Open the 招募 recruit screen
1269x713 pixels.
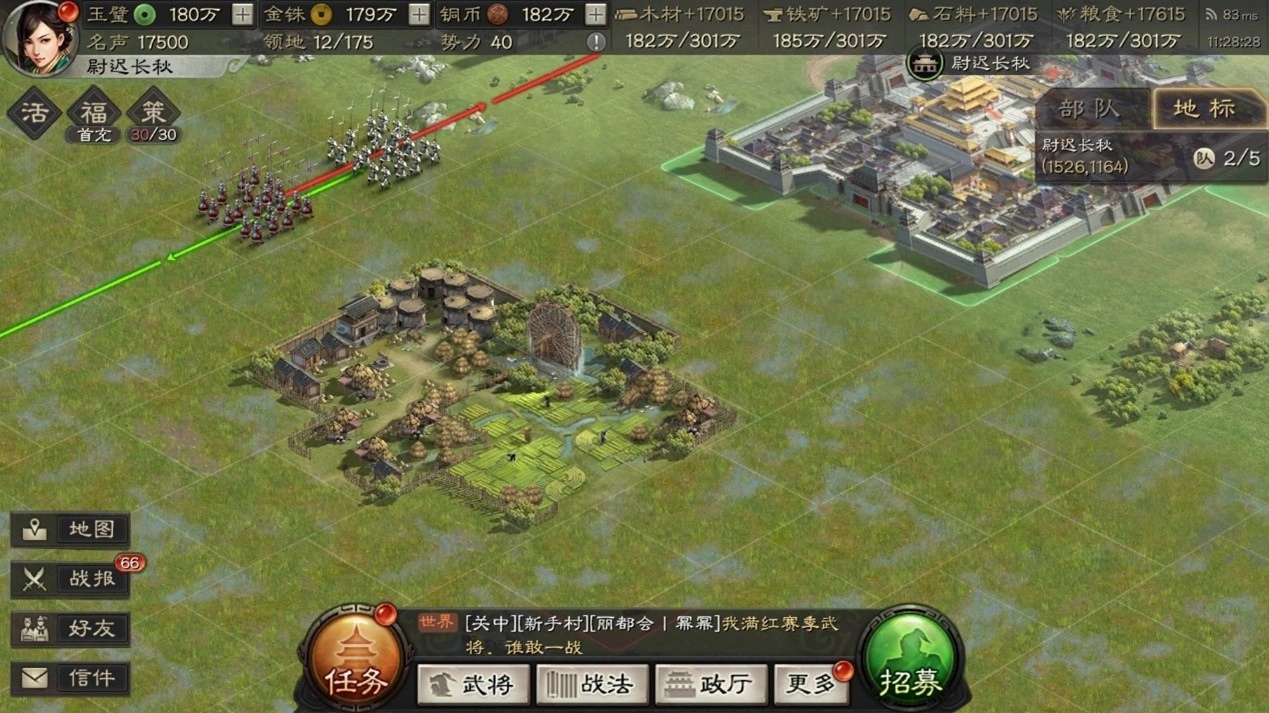910,662
